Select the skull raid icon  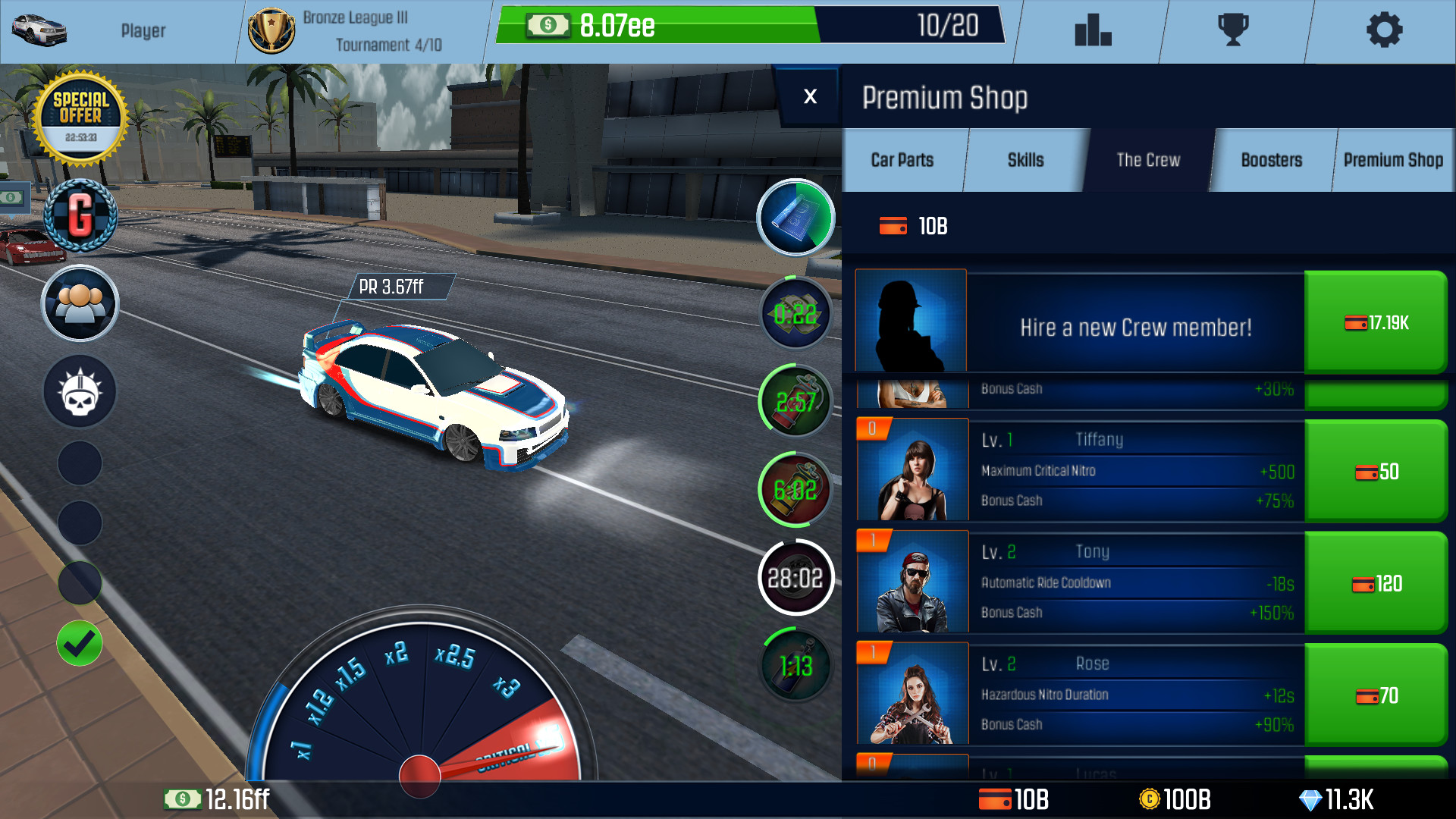coord(79,391)
